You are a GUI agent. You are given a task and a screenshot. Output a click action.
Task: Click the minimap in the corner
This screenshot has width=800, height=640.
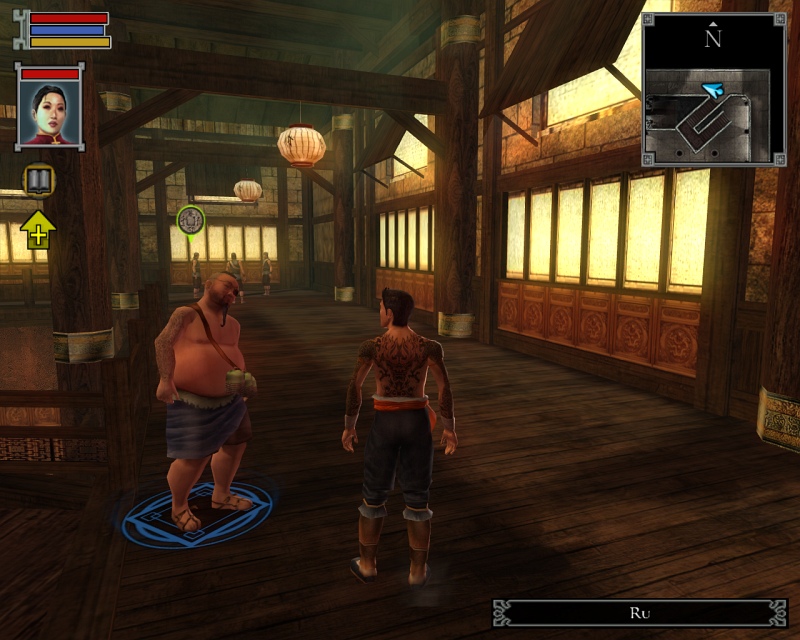(713, 90)
